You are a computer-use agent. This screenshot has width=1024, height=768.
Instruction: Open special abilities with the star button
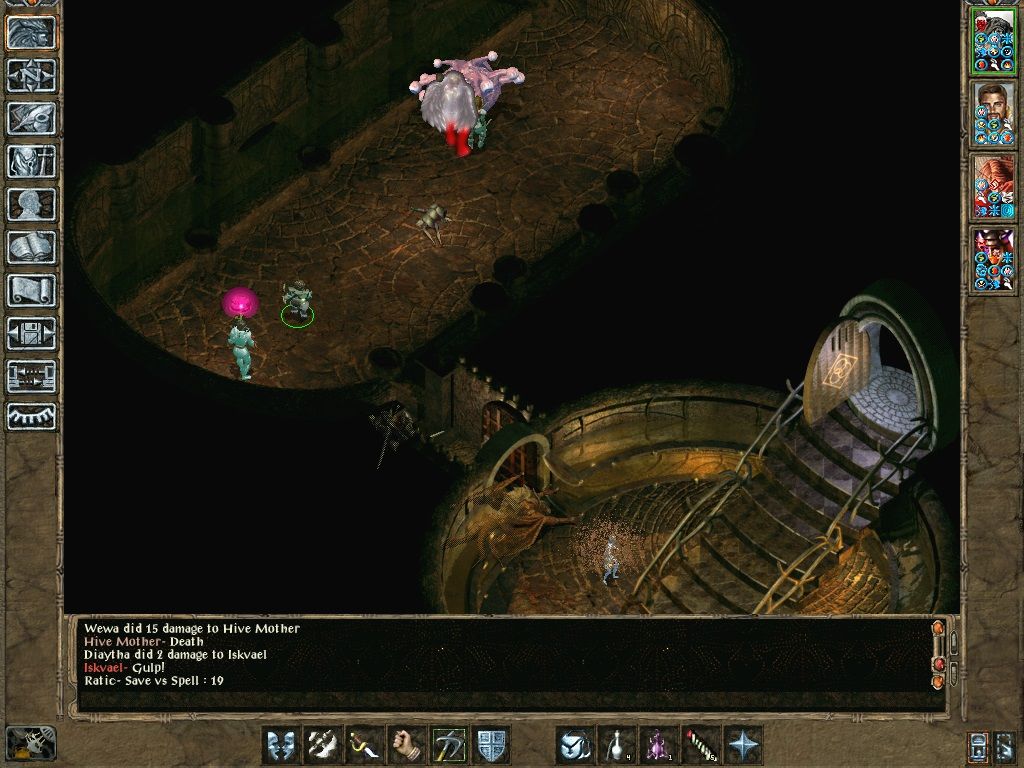(x=743, y=745)
